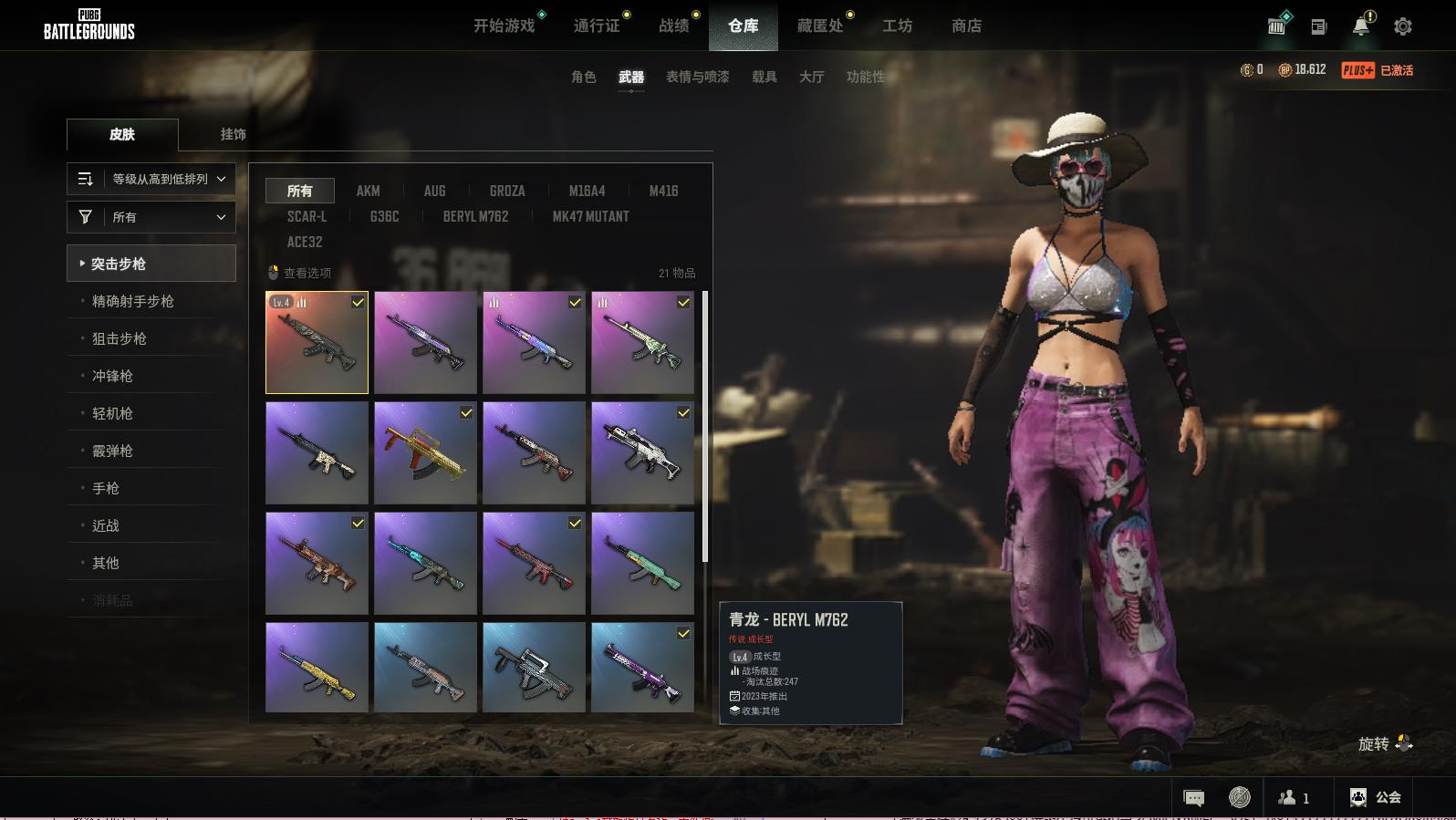Select the 载具 vehicle tab

[x=764, y=77]
